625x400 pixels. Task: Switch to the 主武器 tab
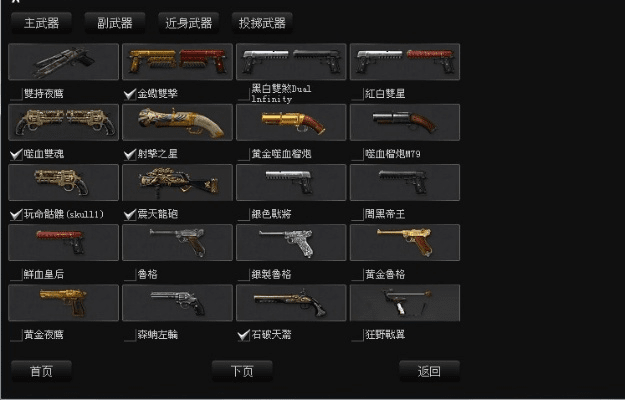pyautogui.click(x=42, y=22)
